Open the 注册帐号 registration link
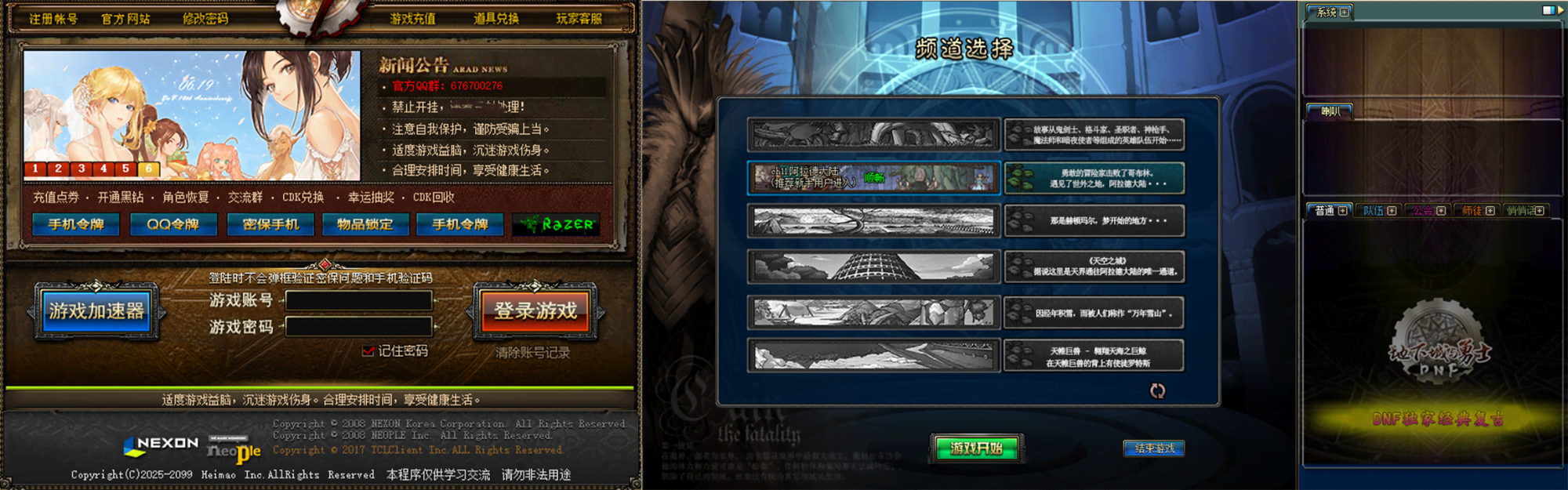 click(53, 18)
